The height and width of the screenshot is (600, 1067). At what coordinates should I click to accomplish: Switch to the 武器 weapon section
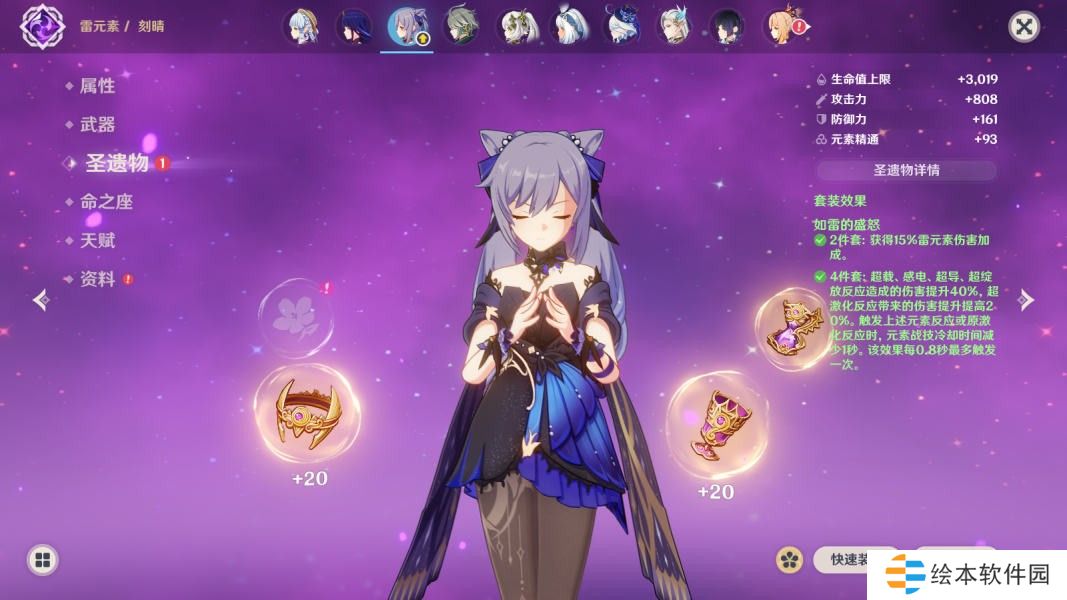[97, 125]
